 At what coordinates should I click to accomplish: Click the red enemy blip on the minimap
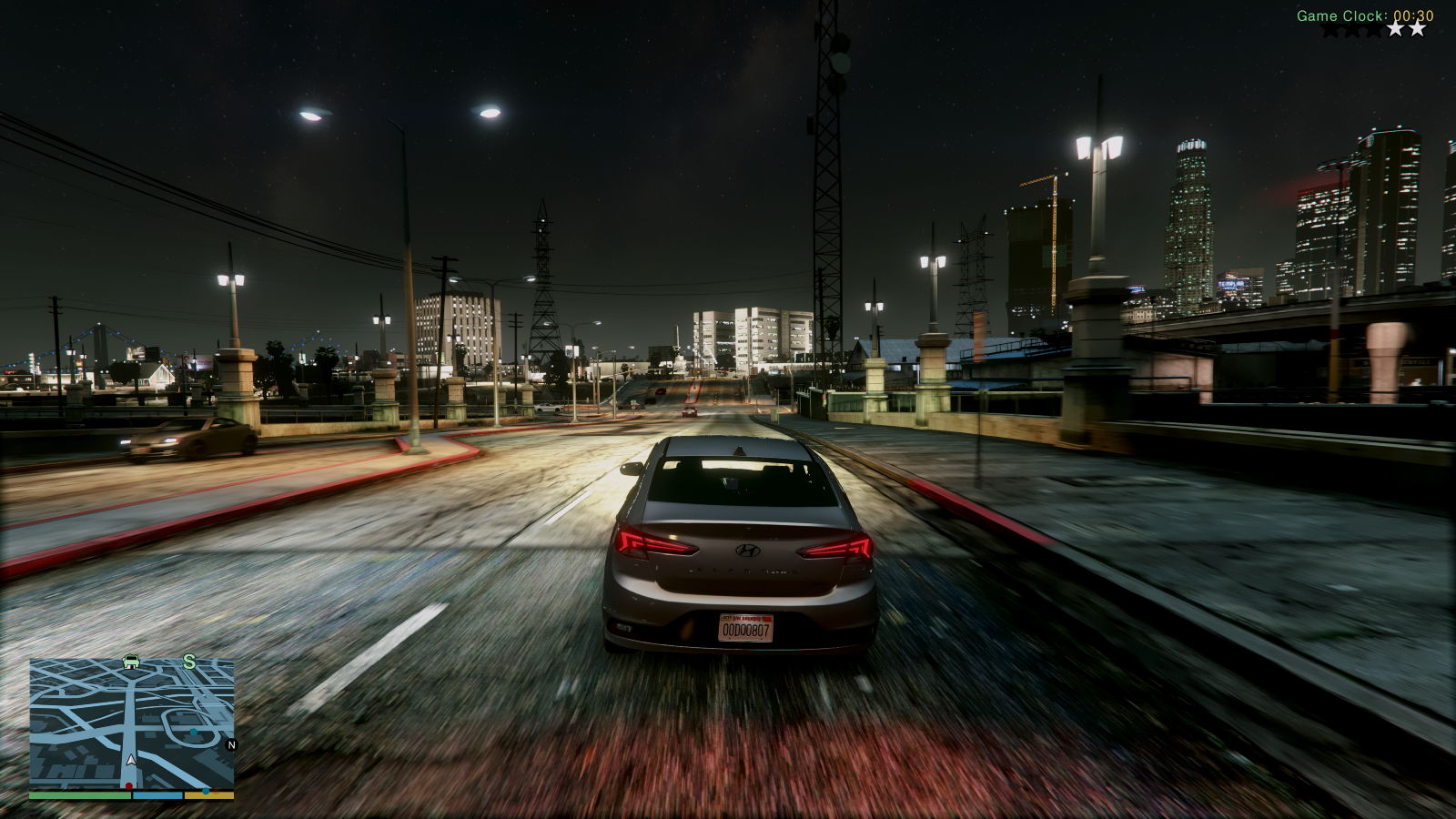point(129,786)
